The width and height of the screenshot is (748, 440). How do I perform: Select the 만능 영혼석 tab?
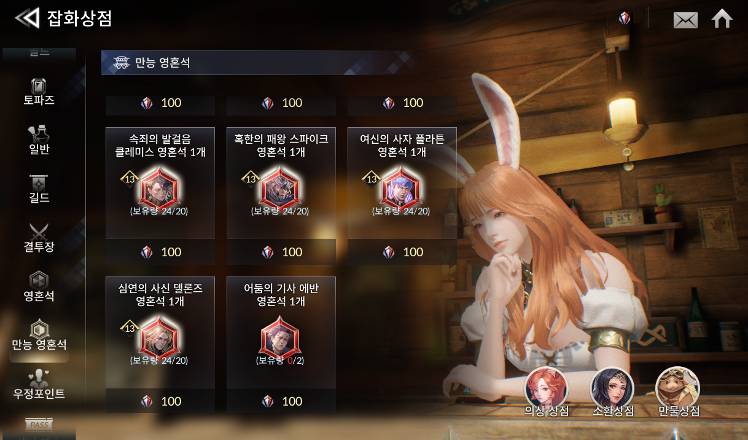[39, 335]
